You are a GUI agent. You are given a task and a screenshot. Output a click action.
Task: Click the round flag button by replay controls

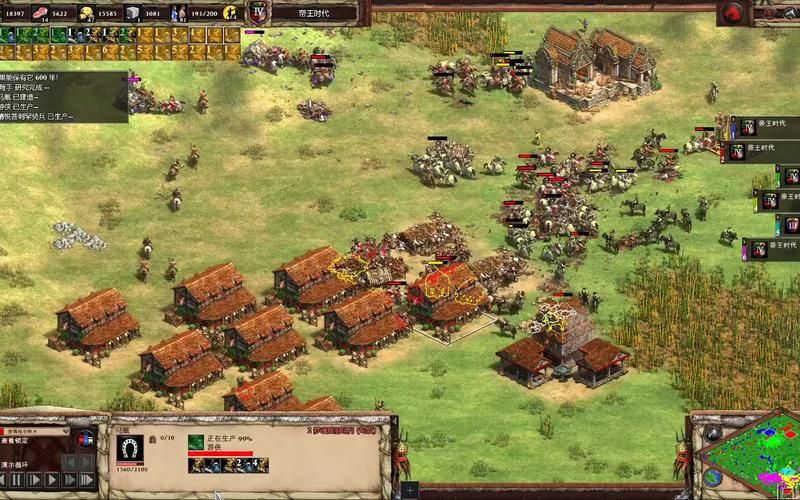(x=84, y=439)
